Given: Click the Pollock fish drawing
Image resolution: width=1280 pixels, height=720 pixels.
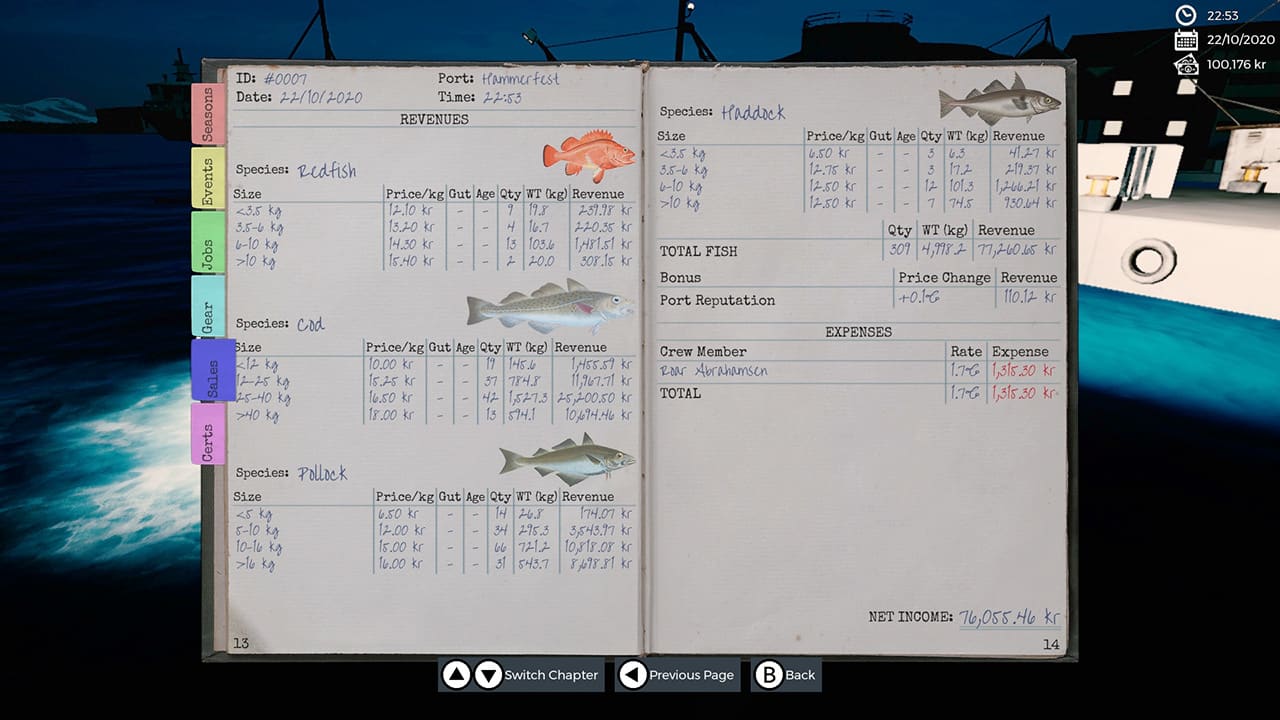Looking at the screenshot, I should pyautogui.click(x=565, y=458).
